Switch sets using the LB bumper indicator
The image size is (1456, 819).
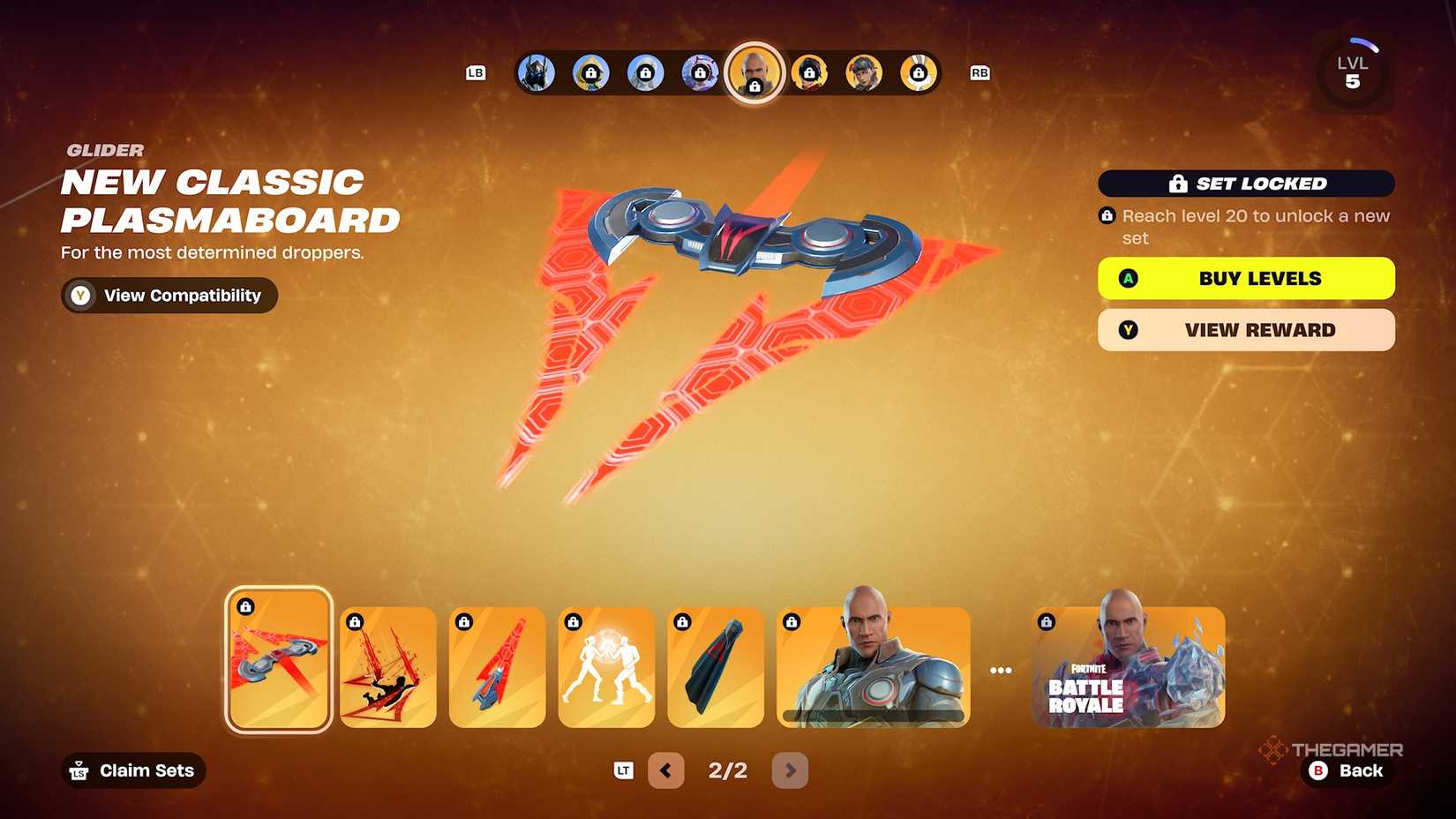coord(477,73)
